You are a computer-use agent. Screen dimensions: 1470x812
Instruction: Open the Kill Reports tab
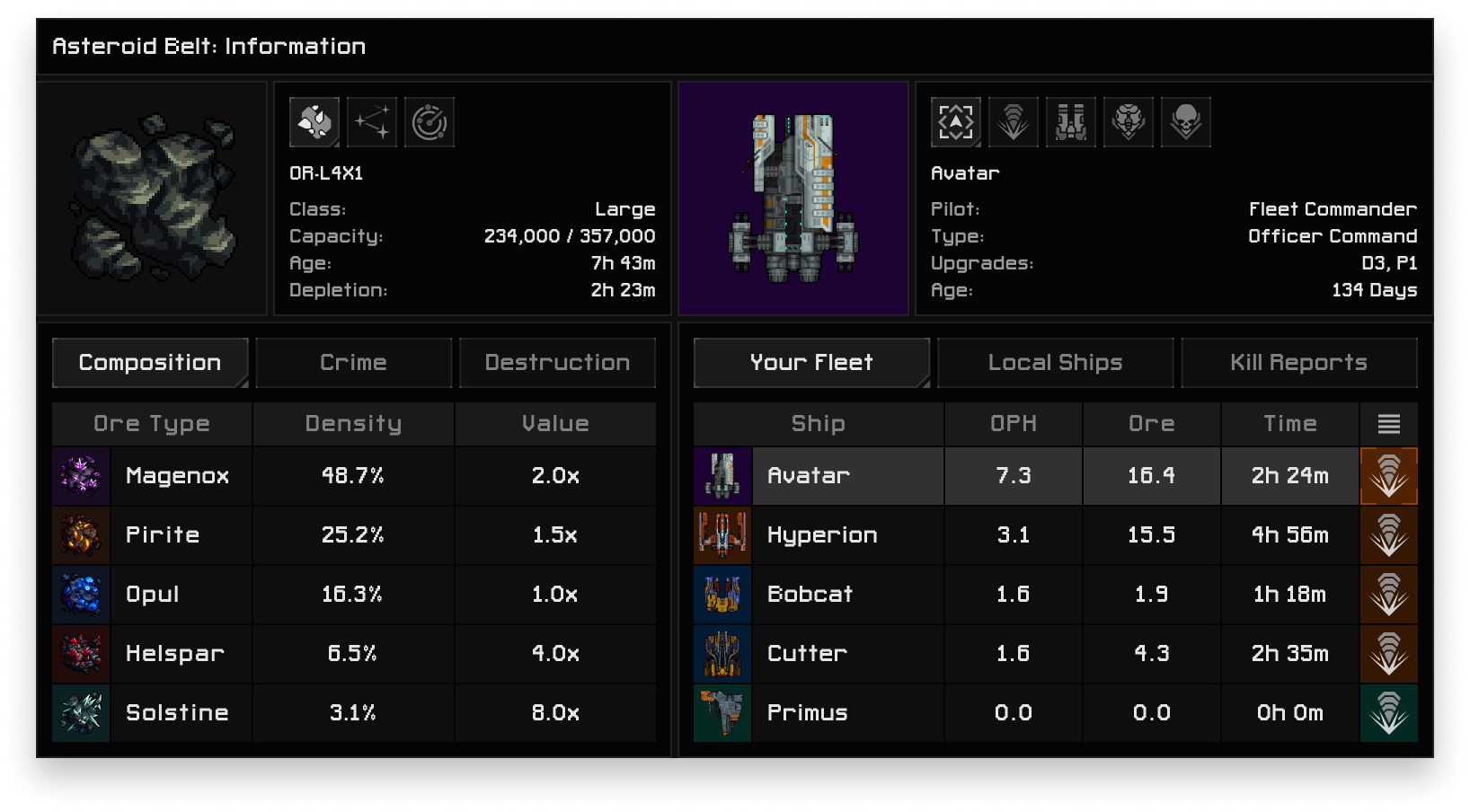pyautogui.click(x=1298, y=363)
